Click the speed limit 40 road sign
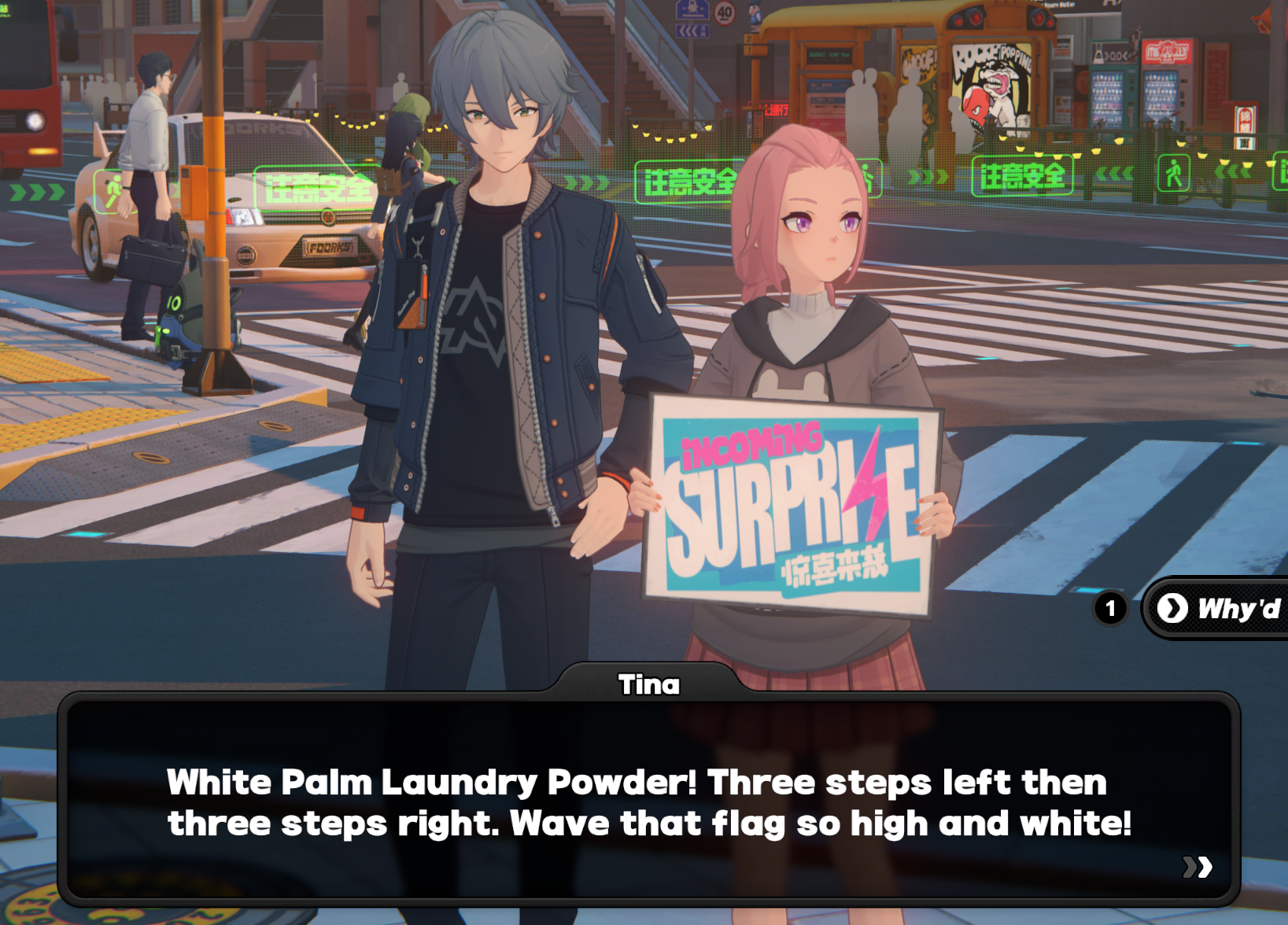This screenshot has width=1288, height=925. point(725,13)
